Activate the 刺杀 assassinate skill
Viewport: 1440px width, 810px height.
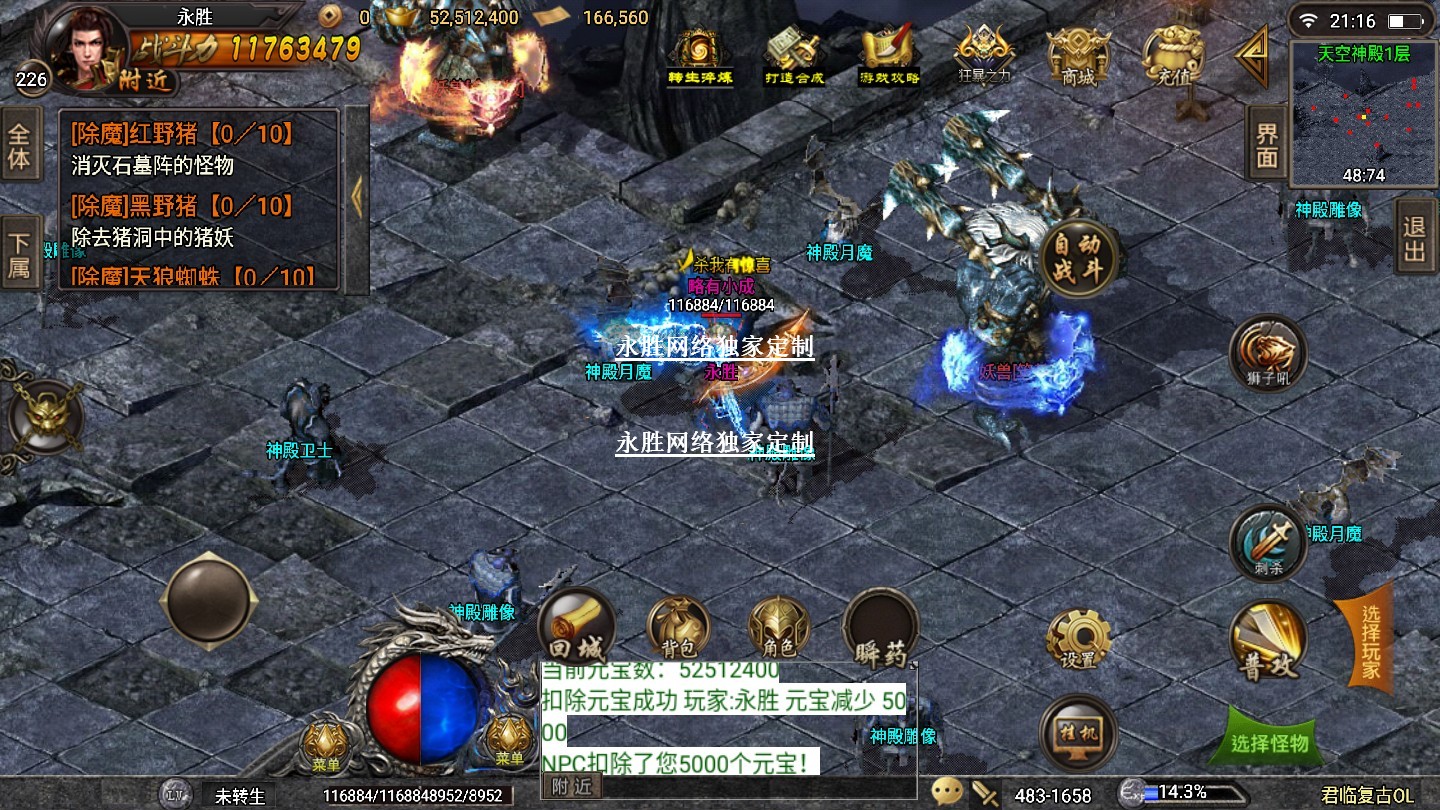(x=1268, y=543)
